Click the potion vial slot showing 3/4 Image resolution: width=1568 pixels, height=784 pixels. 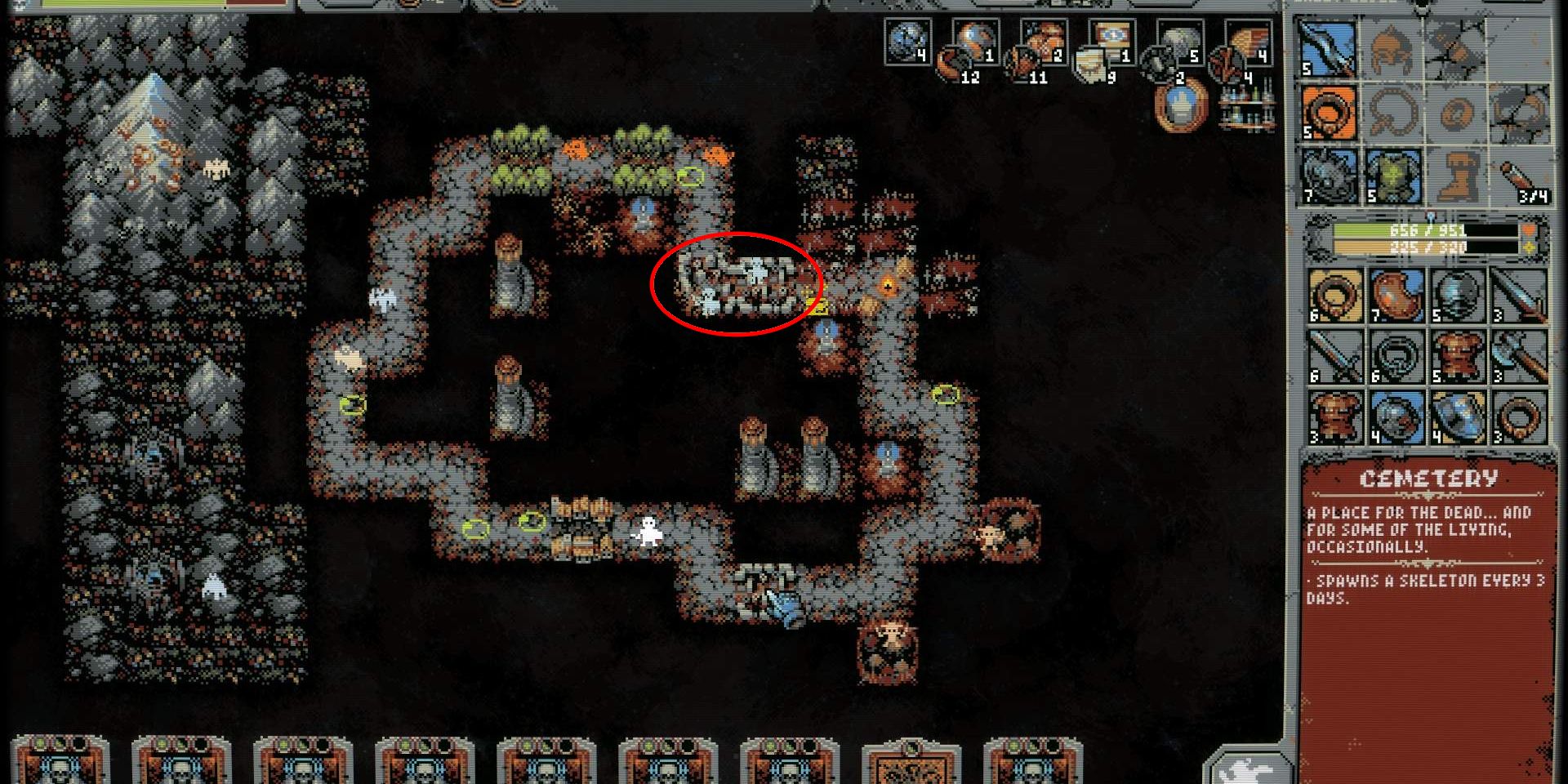click(x=1521, y=176)
